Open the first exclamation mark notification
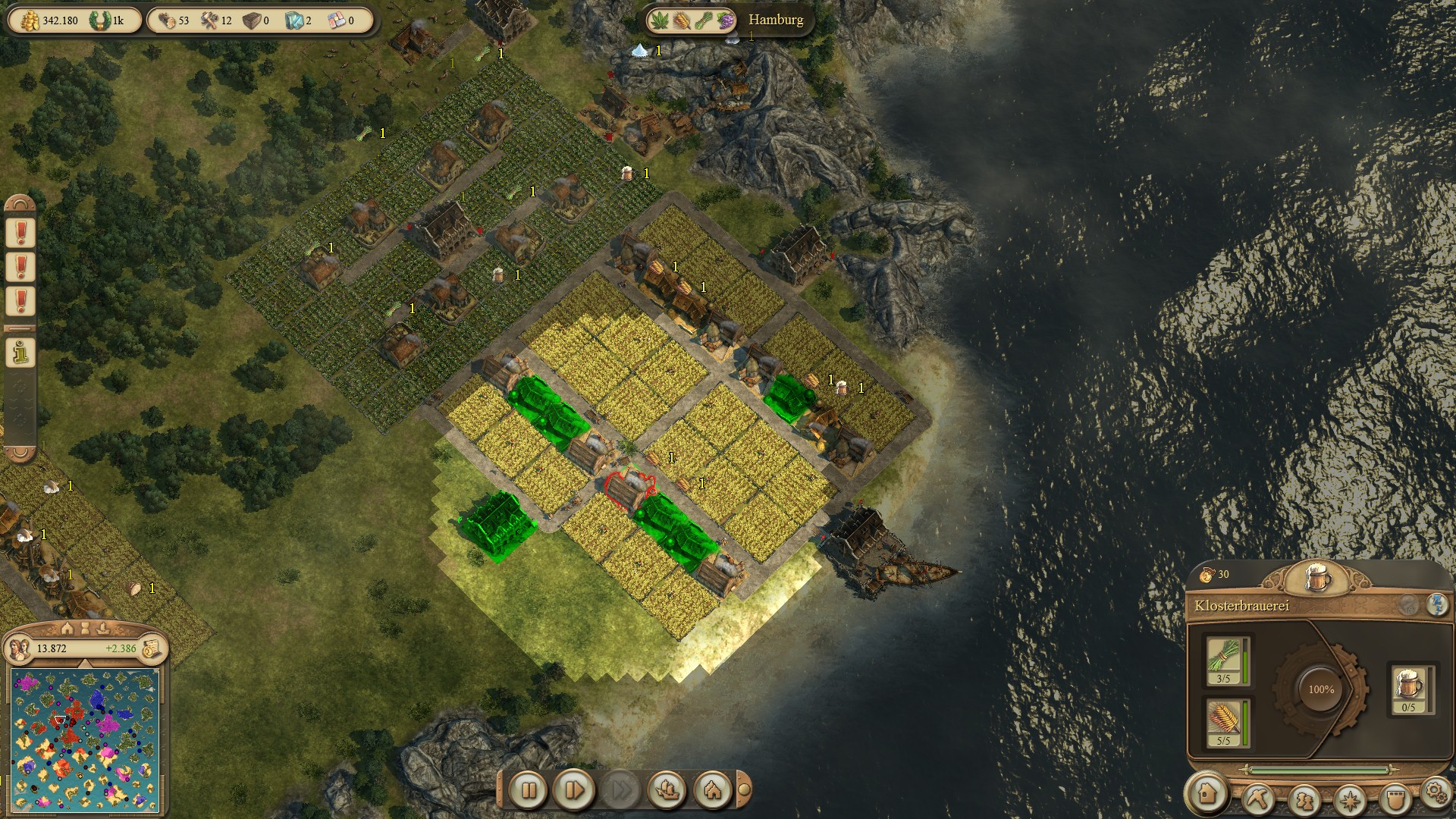This screenshot has width=1456, height=819. pos(20,232)
